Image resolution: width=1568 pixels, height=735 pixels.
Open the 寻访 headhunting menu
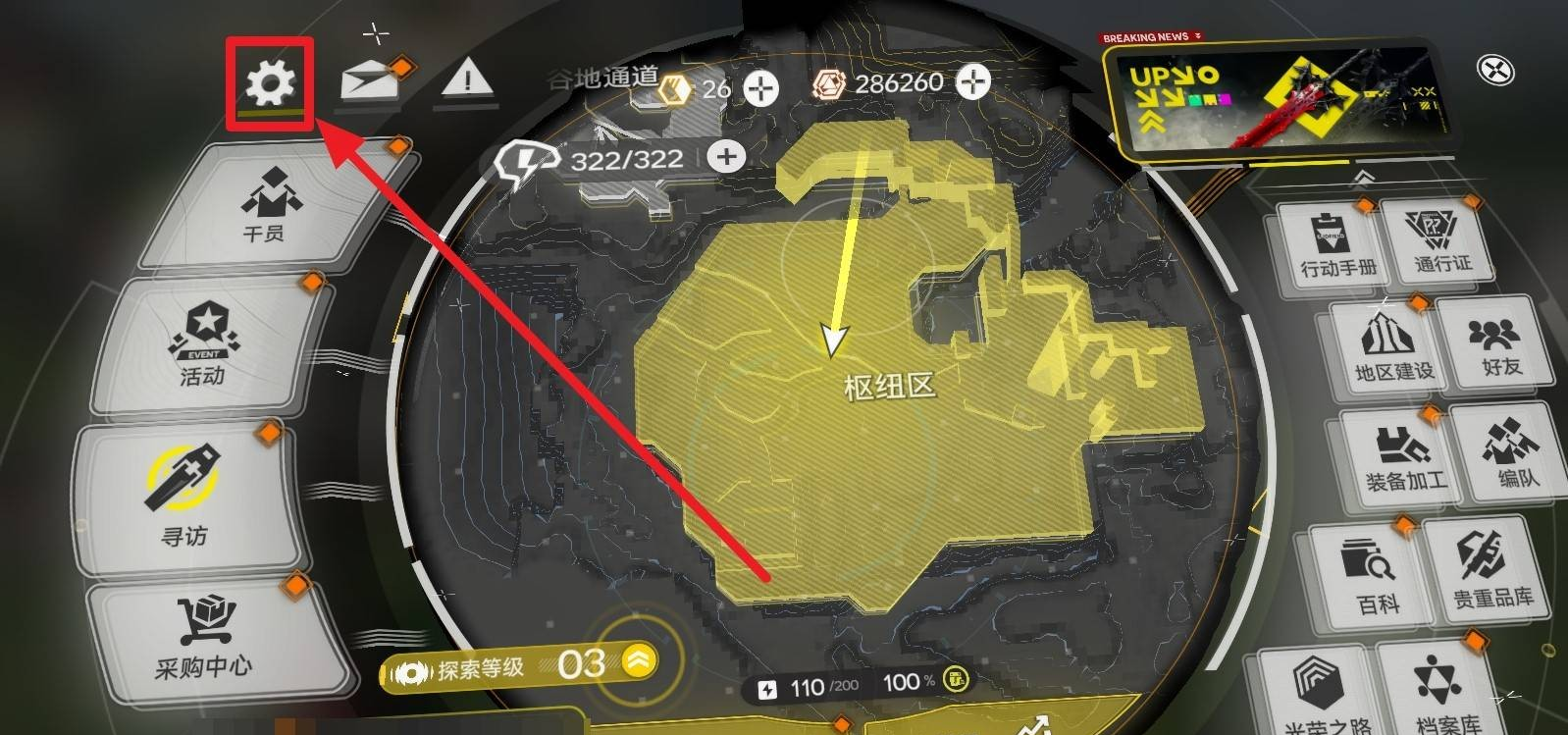point(183,496)
